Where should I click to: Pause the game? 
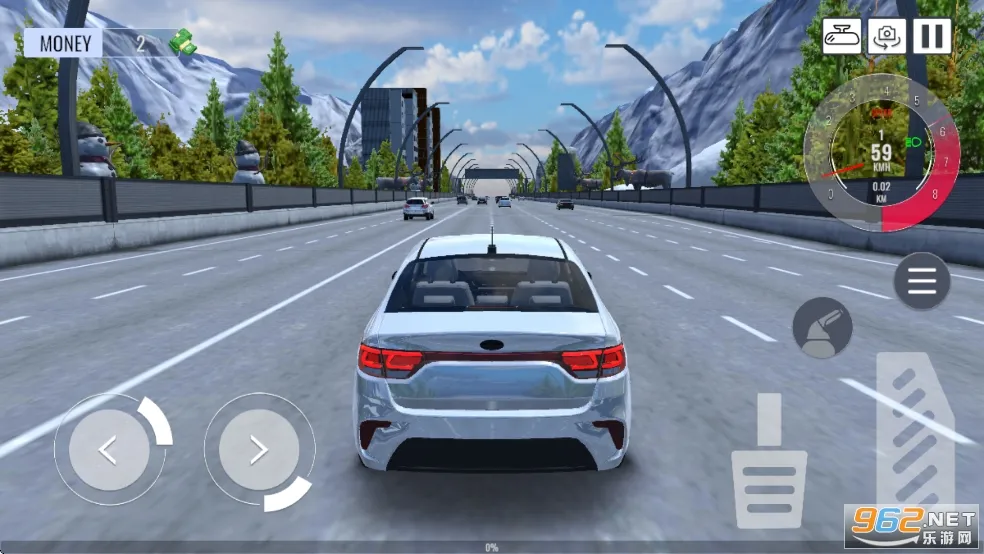(931, 37)
